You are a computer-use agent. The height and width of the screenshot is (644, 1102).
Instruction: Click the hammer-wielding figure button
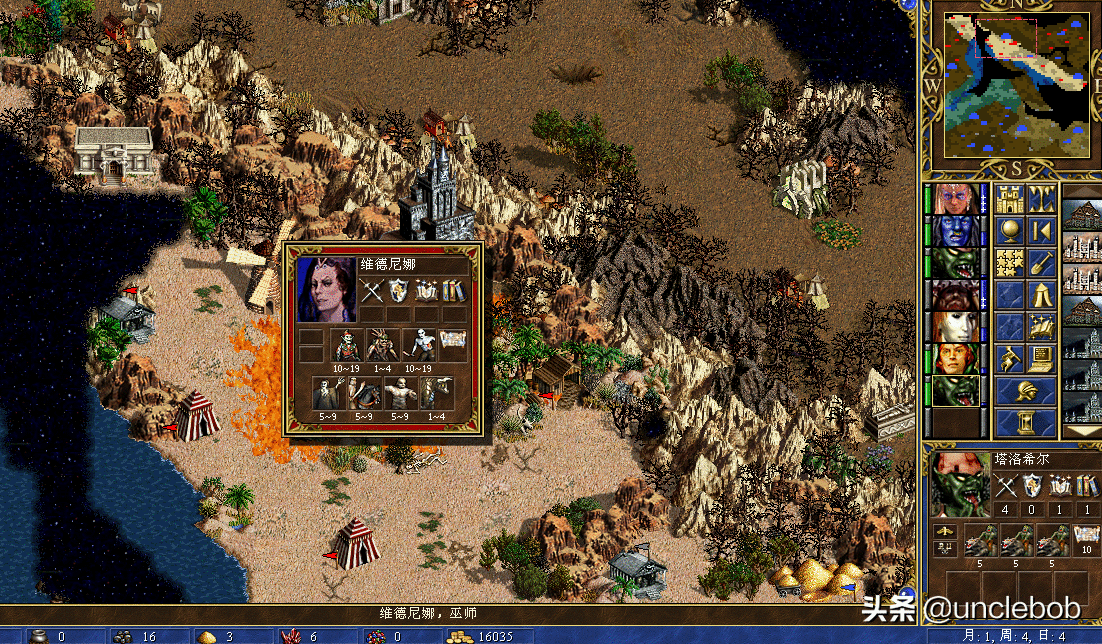click(1010, 358)
